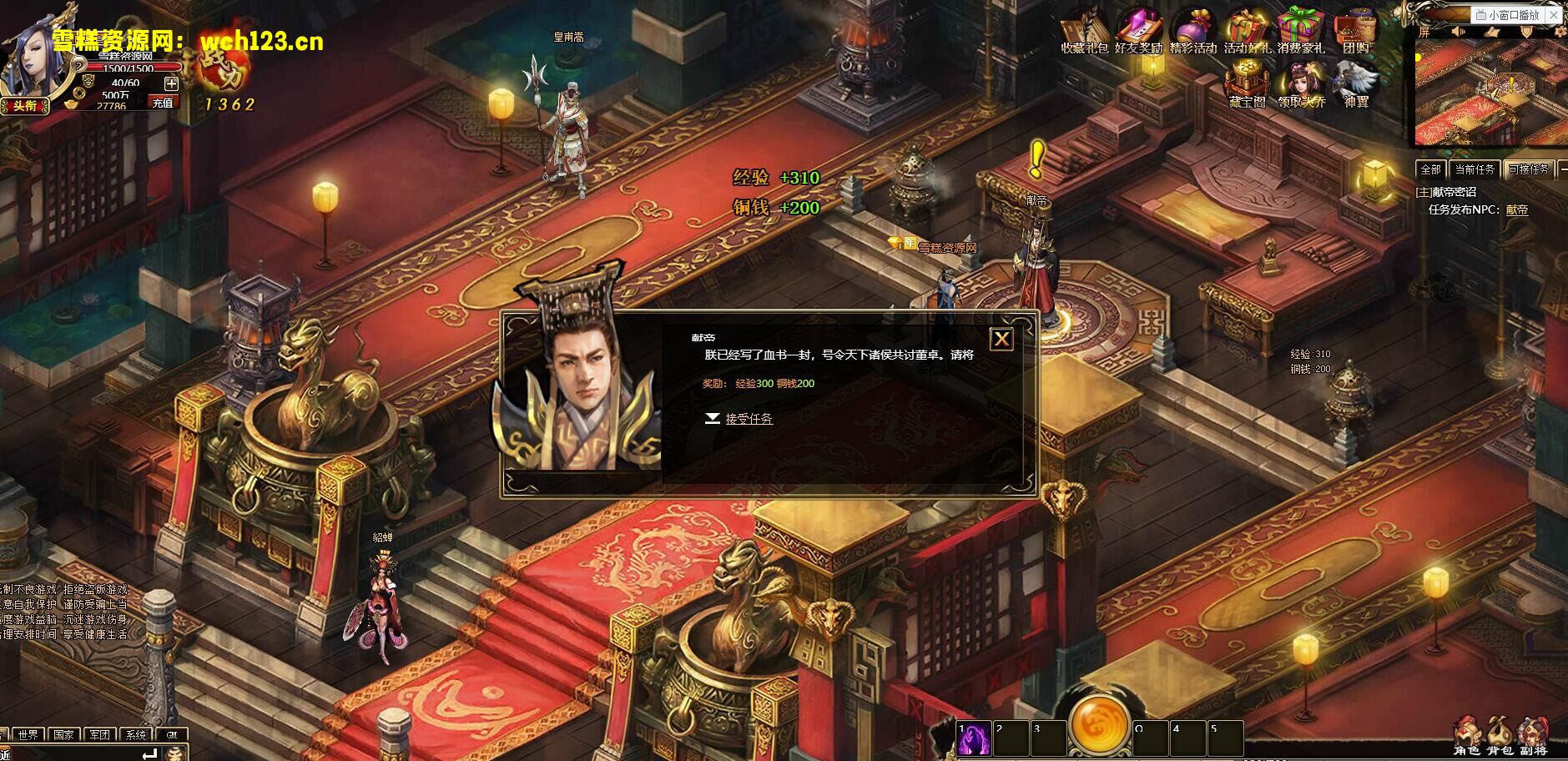
Task: Open the 消费豪礼 green-ribbon gift icon
Action: [x=1300, y=30]
